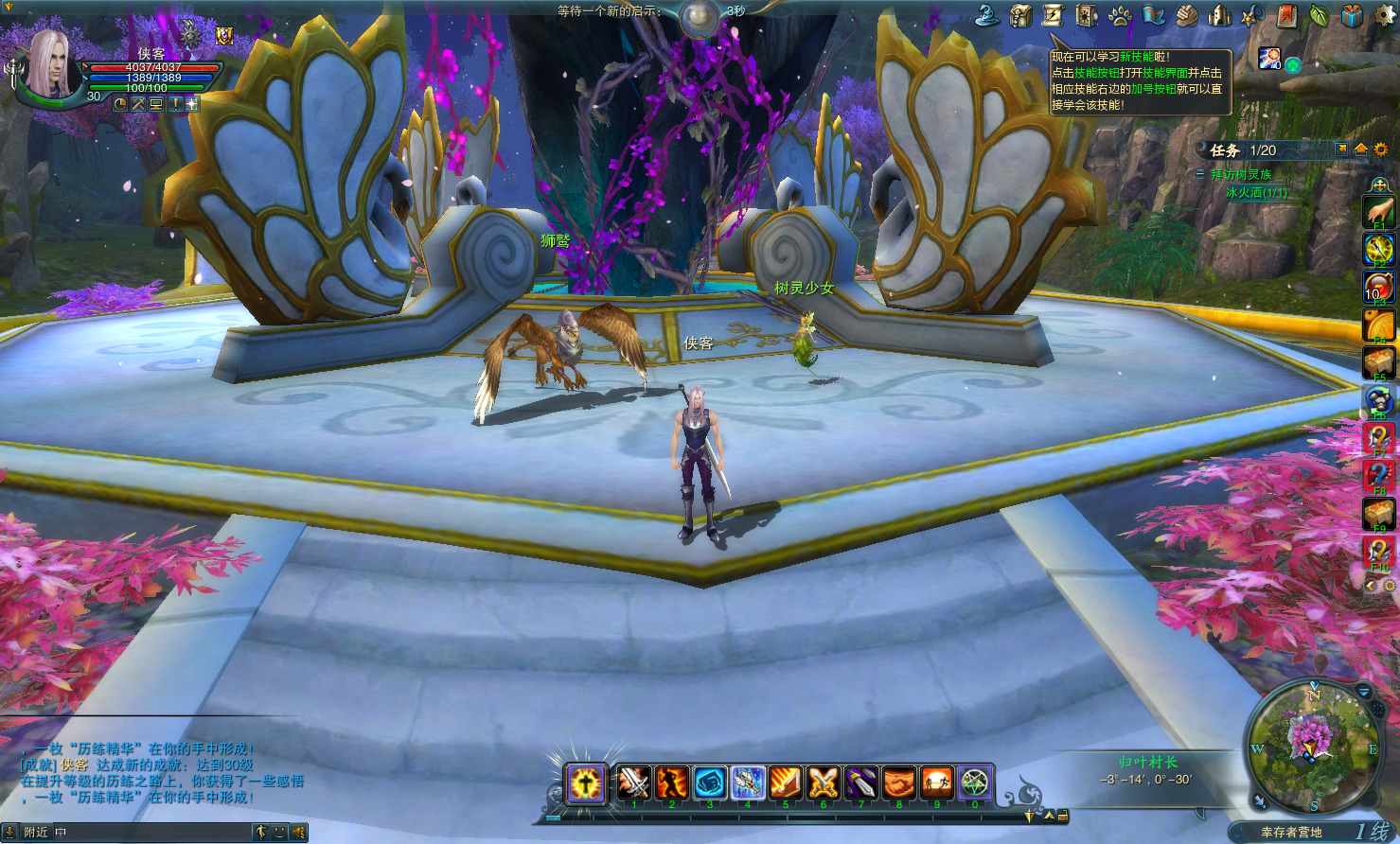Open the wizard hat character menu
The width and height of the screenshot is (1400, 844).
coord(987,15)
